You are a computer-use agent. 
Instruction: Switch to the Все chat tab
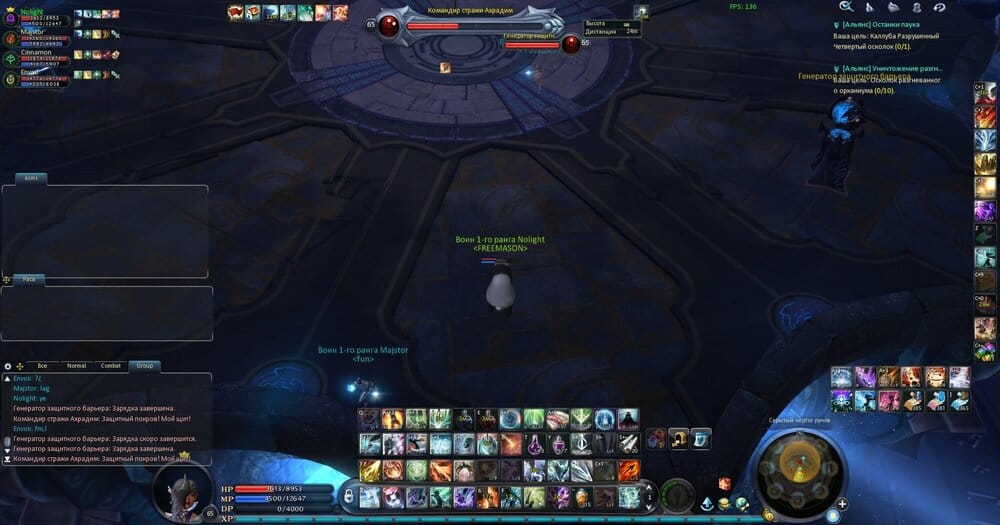[x=42, y=366]
